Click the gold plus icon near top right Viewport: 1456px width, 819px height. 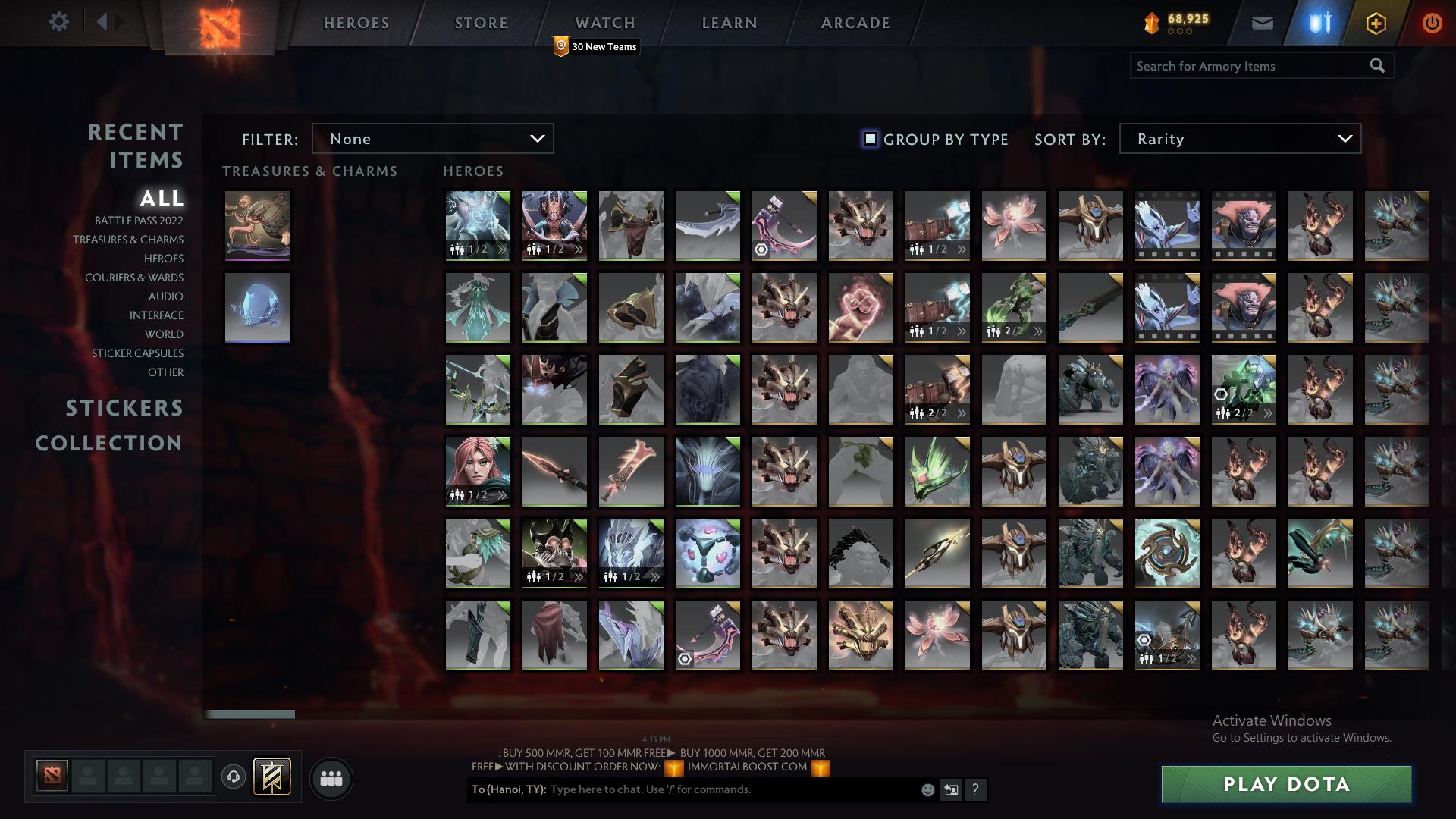1375,22
